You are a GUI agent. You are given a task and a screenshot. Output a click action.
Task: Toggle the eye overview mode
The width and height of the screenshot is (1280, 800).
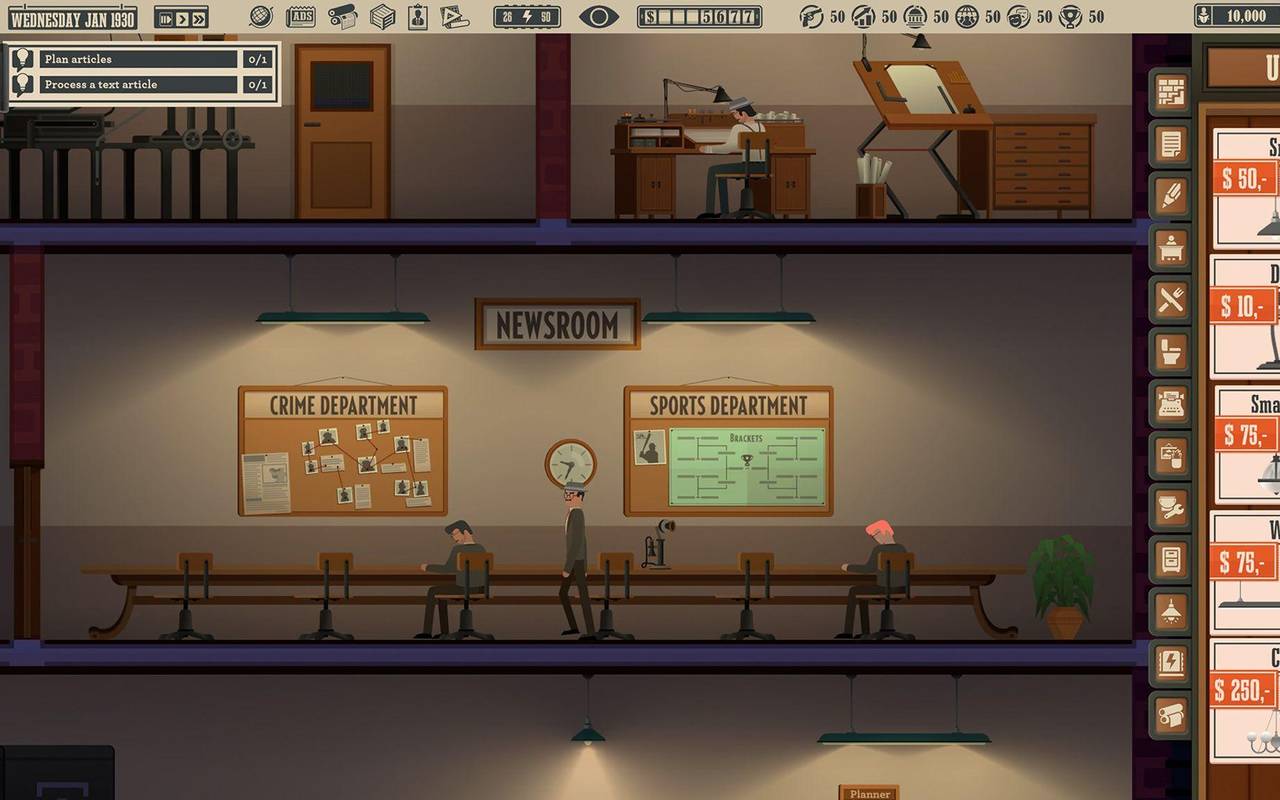pos(598,14)
